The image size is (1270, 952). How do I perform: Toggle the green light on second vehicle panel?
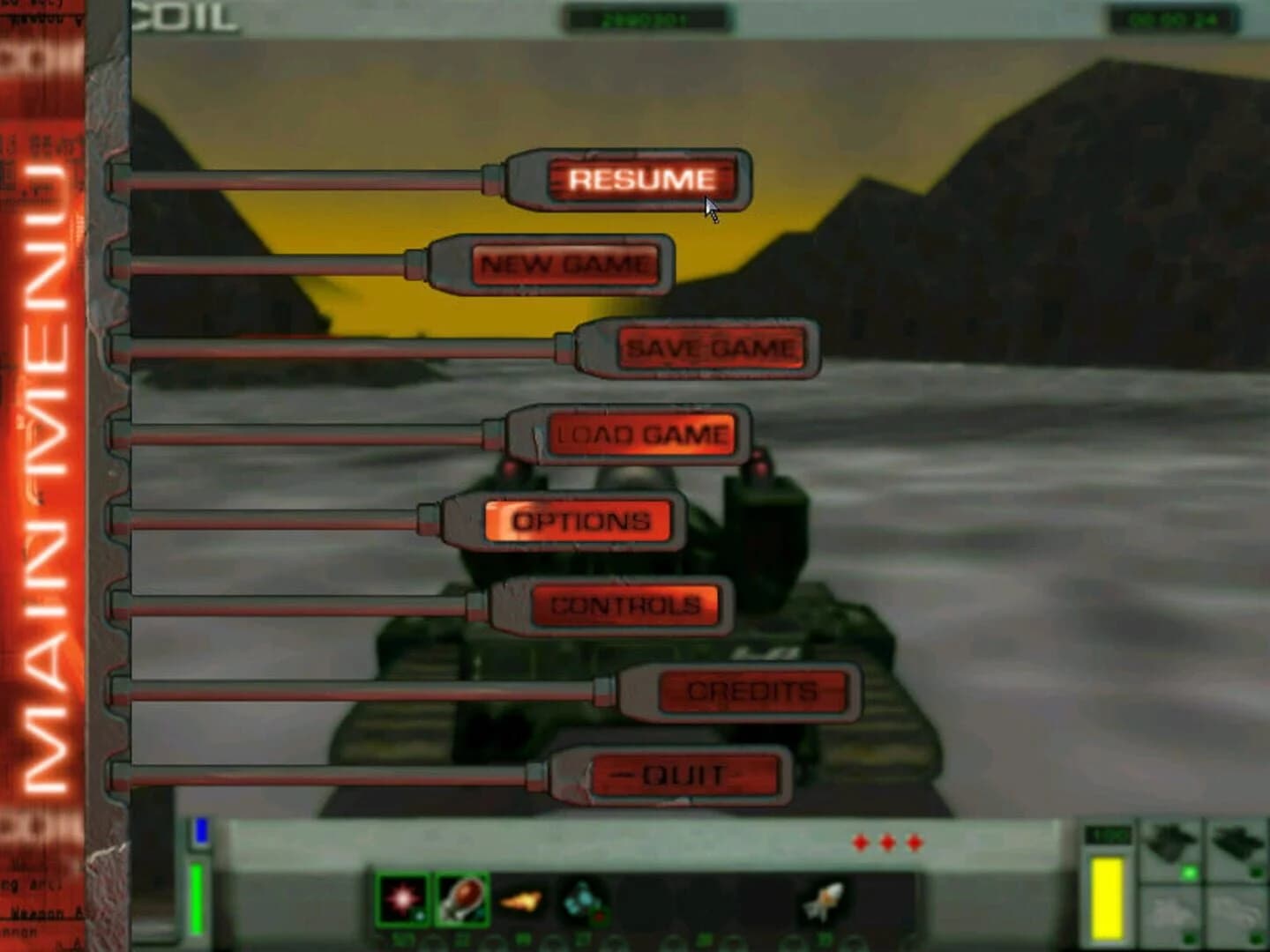click(x=1258, y=873)
